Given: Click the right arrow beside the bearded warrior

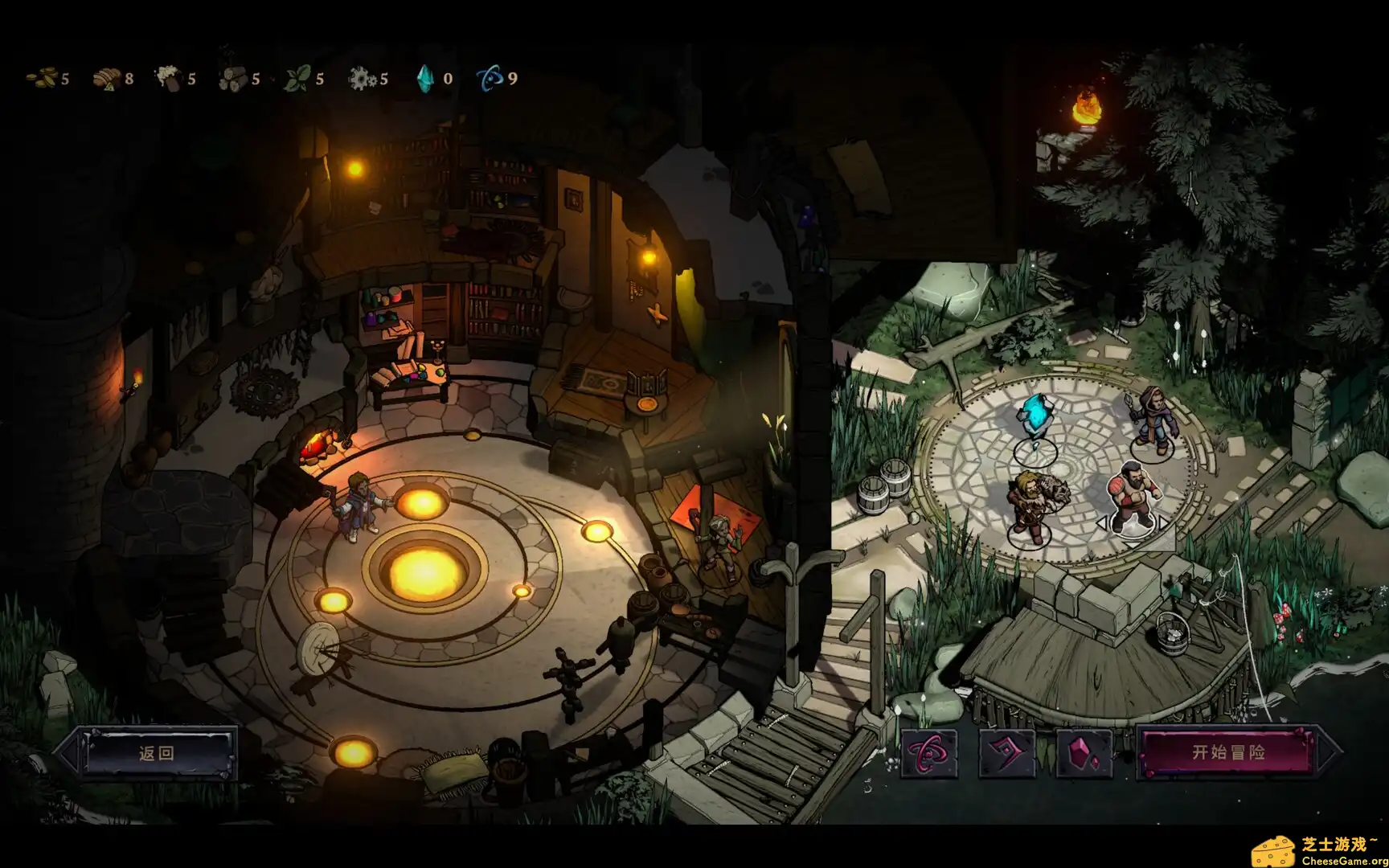Looking at the screenshot, I should tap(1162, 522).
